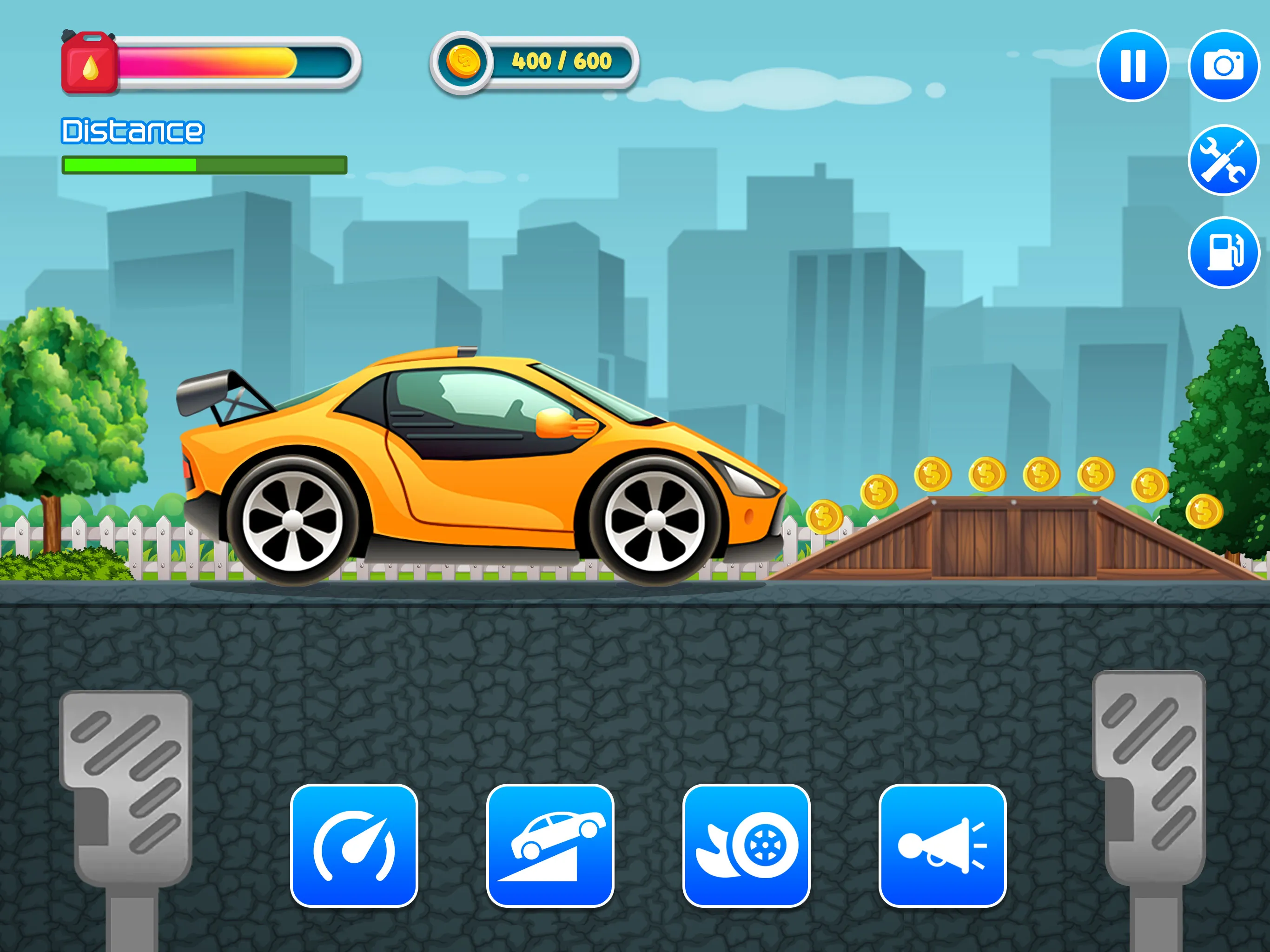Image resolution: width=1270 pixels, height=952 pixels.
Task: Take a screenshot with the camera icon
Action: point(1224,65)
